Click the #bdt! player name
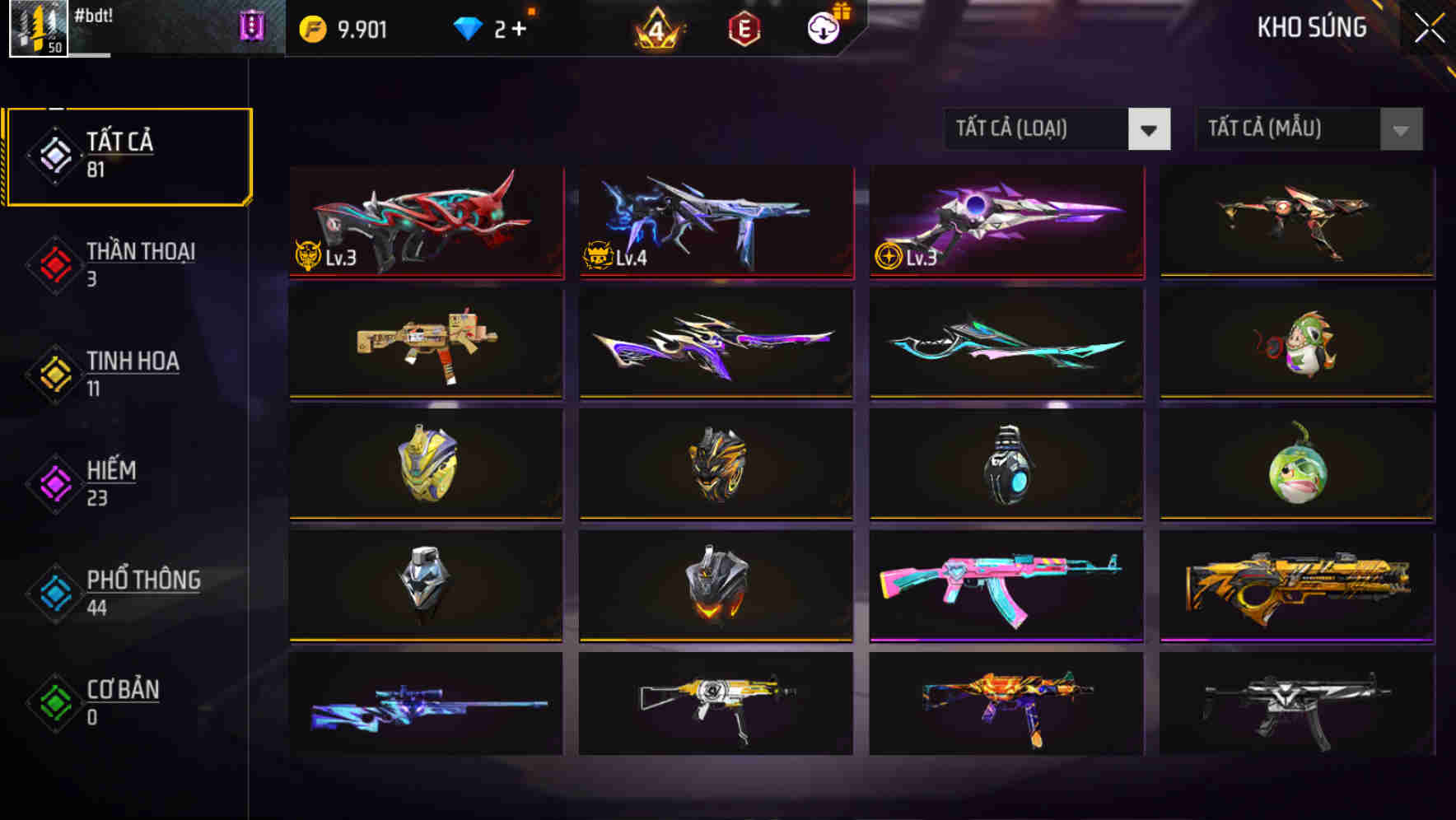1456x820 pixels. tap(93, 15)
